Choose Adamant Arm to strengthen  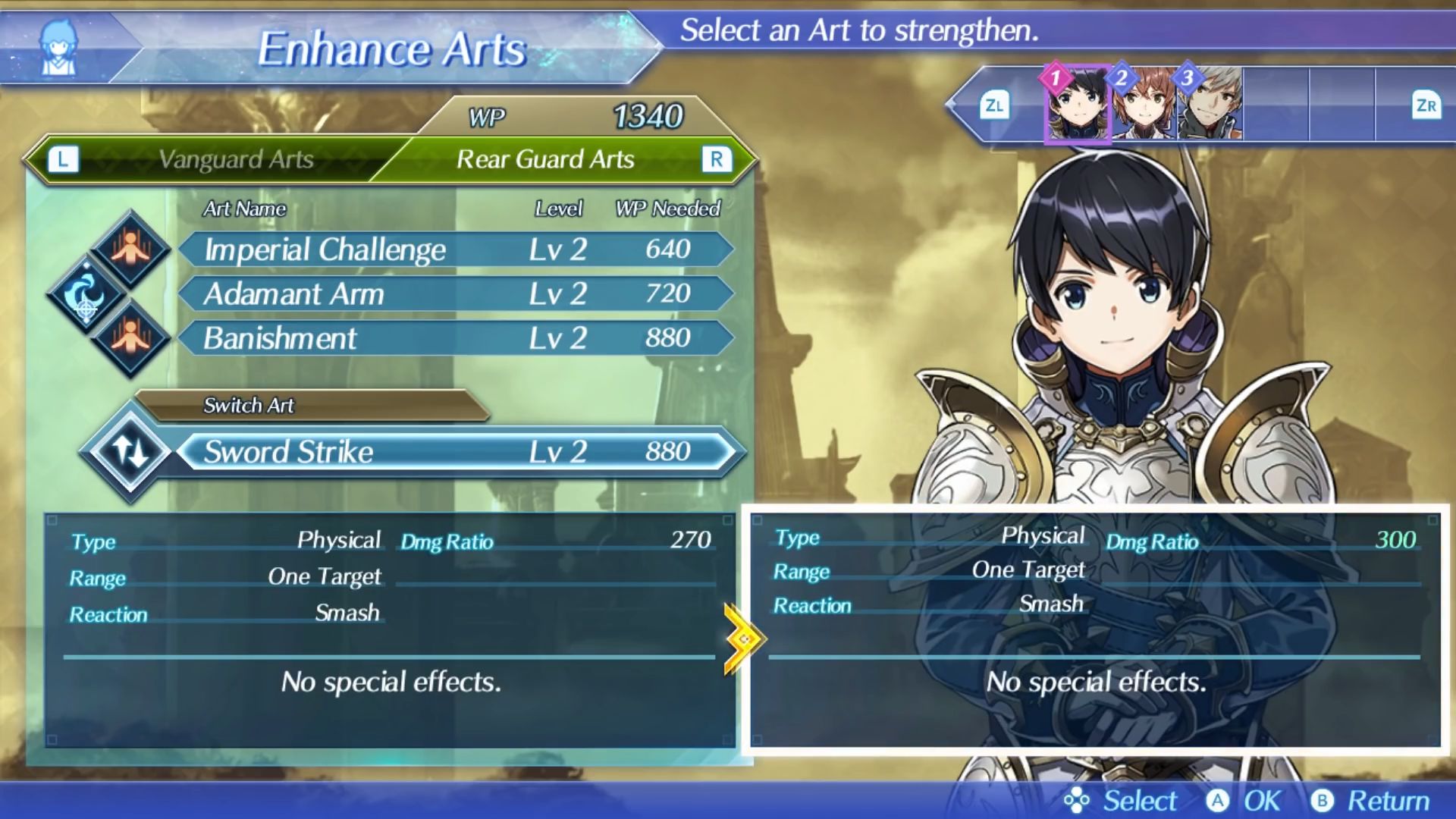click(455, 293)
